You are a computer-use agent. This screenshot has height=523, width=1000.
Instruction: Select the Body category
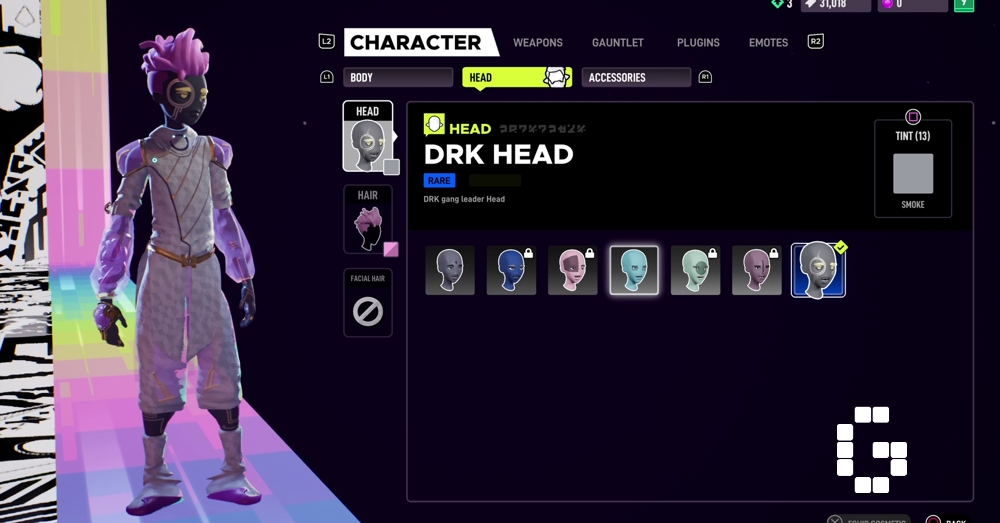pos(397,77)
